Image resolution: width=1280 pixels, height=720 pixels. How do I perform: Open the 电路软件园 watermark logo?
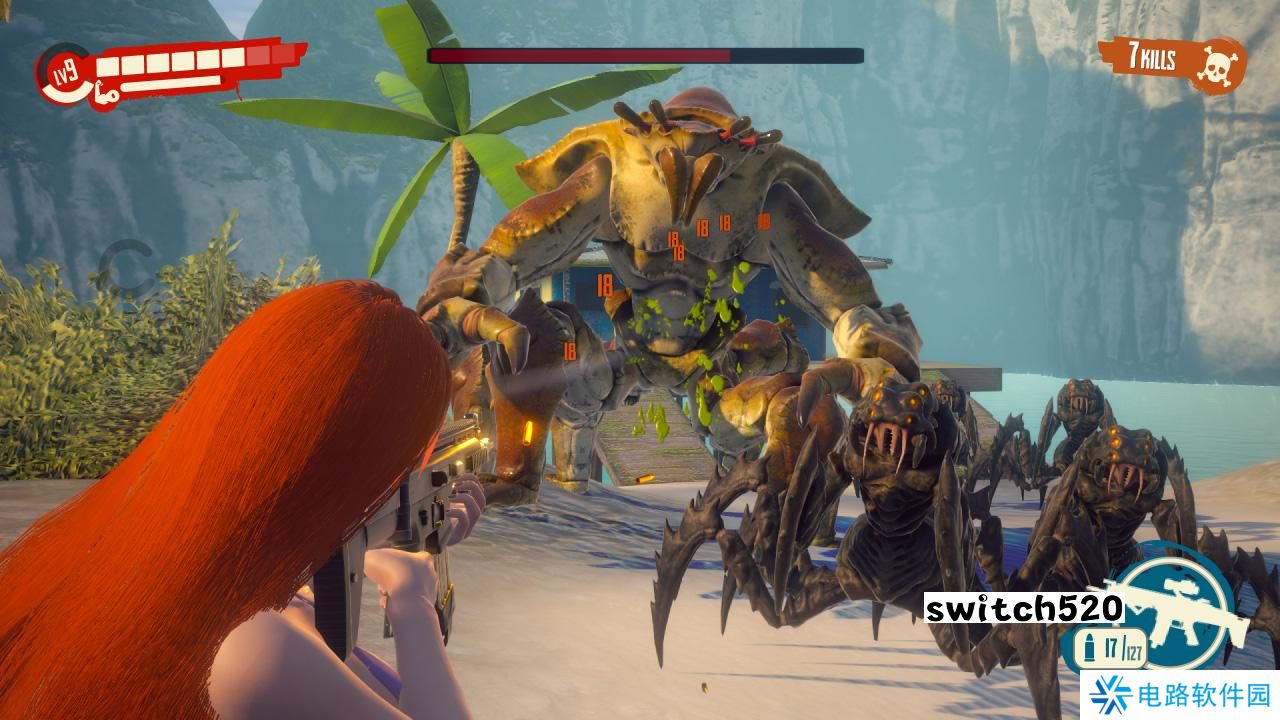point(1178,695)
